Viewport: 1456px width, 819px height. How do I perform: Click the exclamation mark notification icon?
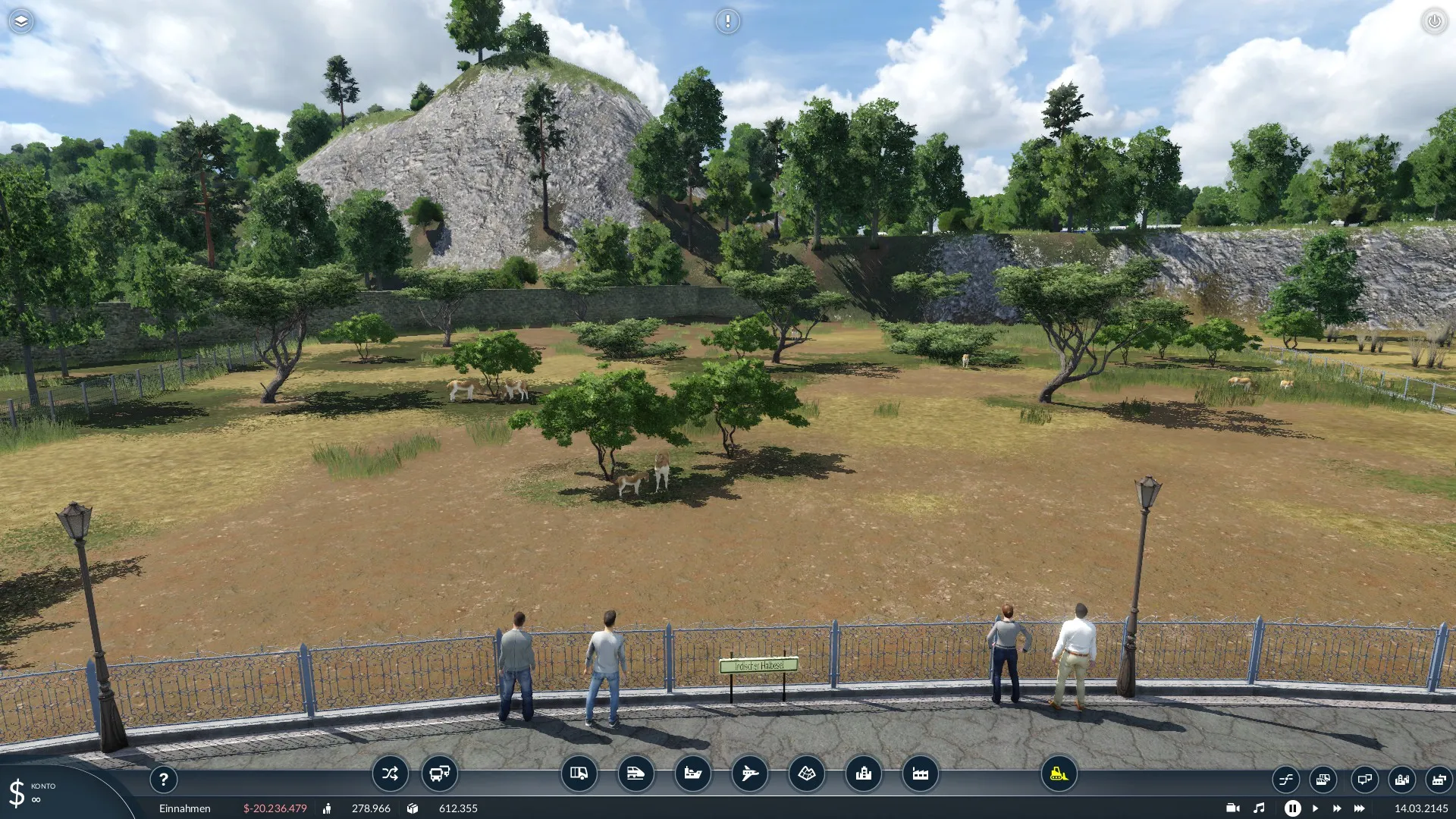coord(727,21)
